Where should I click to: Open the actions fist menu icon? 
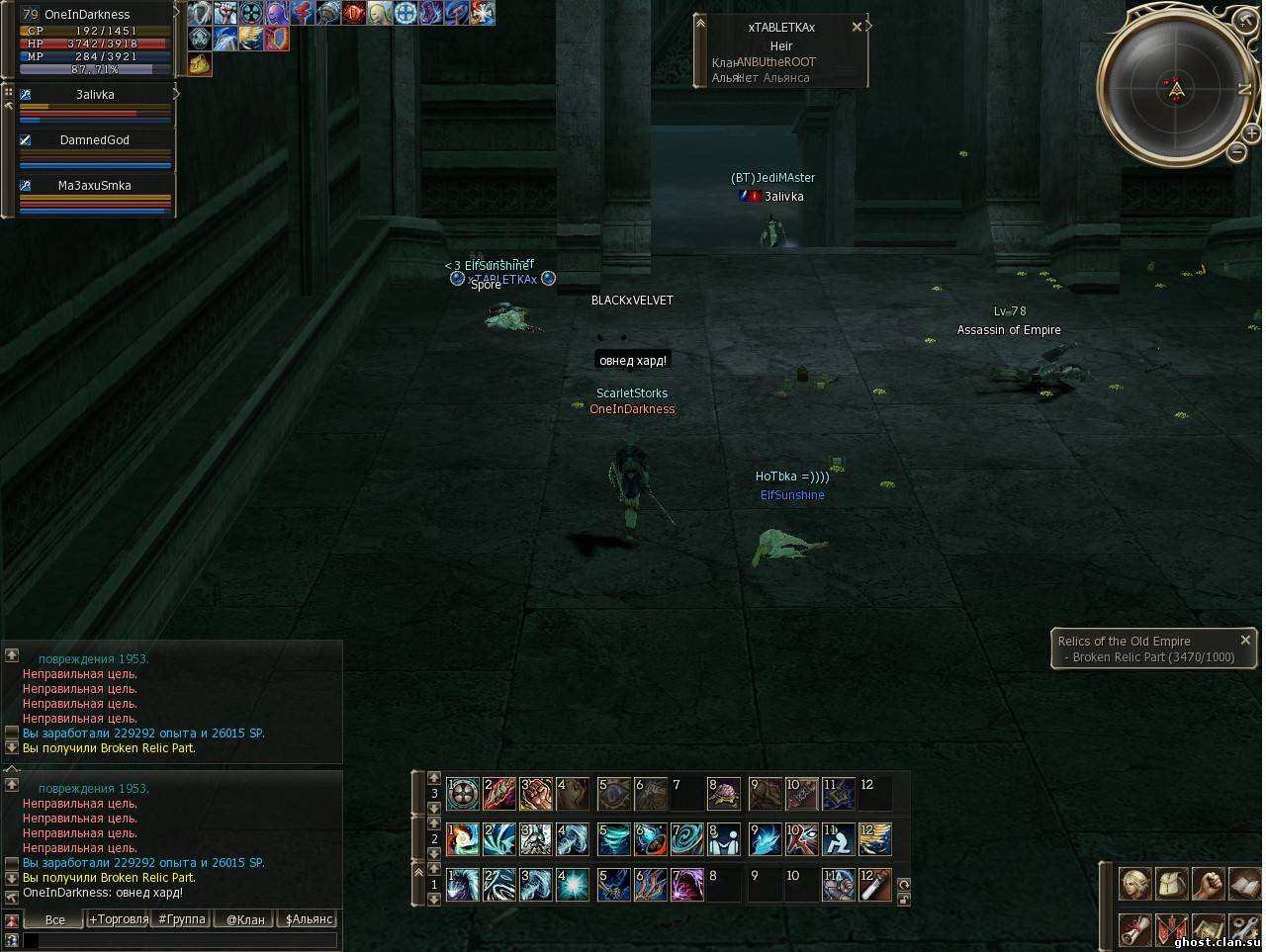point(1208,883)
